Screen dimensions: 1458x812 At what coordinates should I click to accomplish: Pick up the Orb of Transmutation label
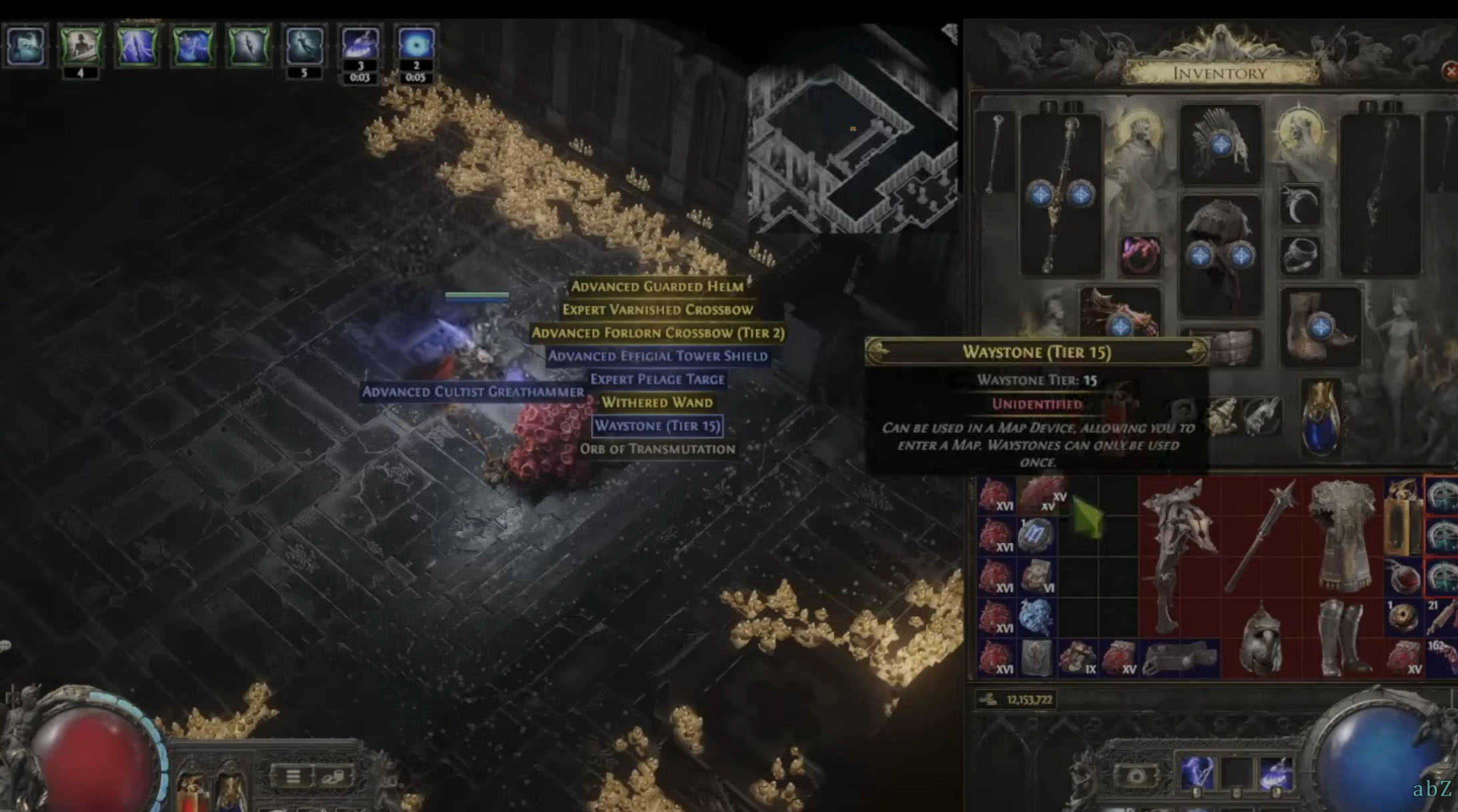point(657,449)
